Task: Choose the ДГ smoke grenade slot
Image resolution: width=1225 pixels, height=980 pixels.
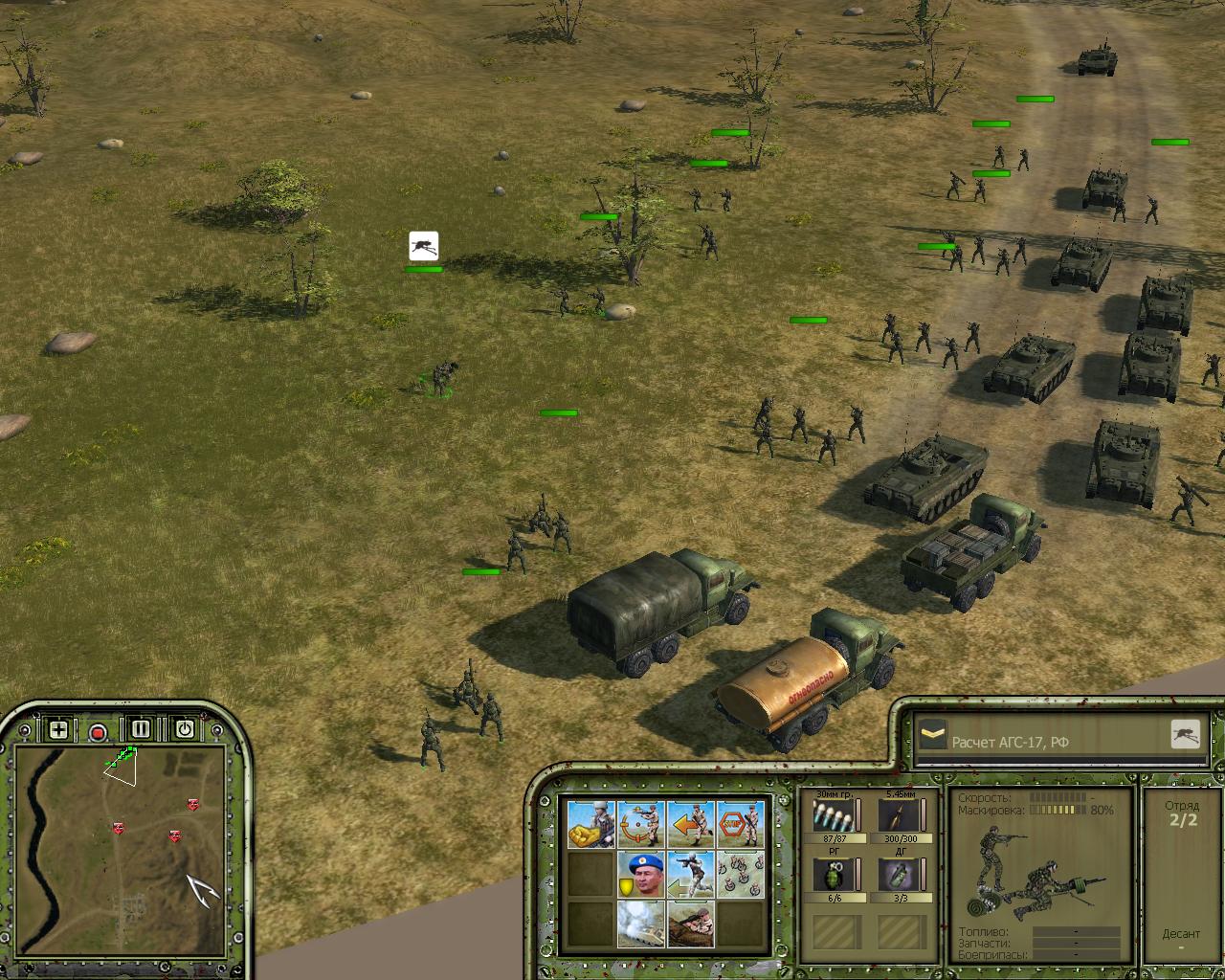Action: (899, 876)
